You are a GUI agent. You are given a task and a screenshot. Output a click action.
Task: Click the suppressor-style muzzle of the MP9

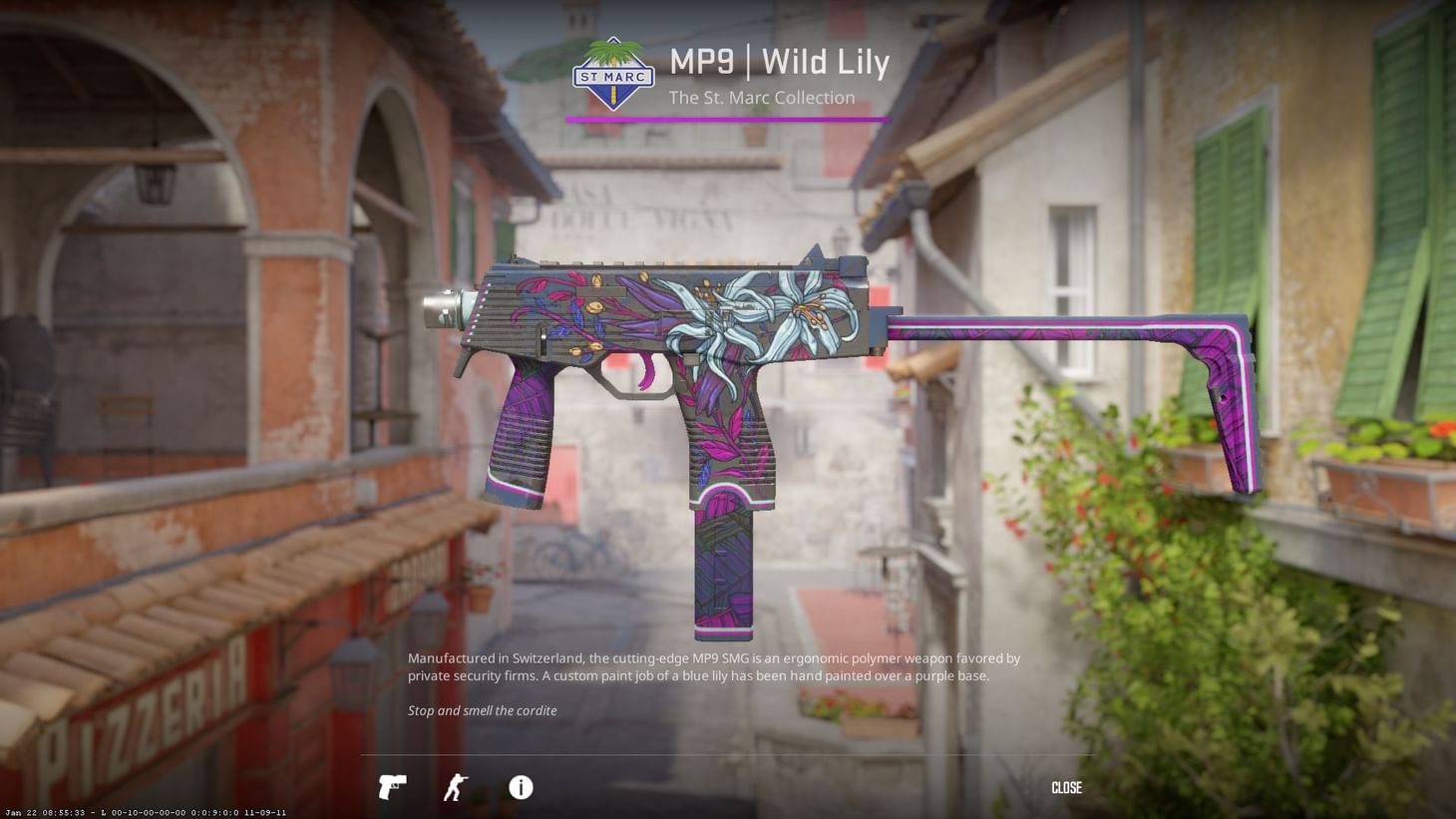click(442, 310)
